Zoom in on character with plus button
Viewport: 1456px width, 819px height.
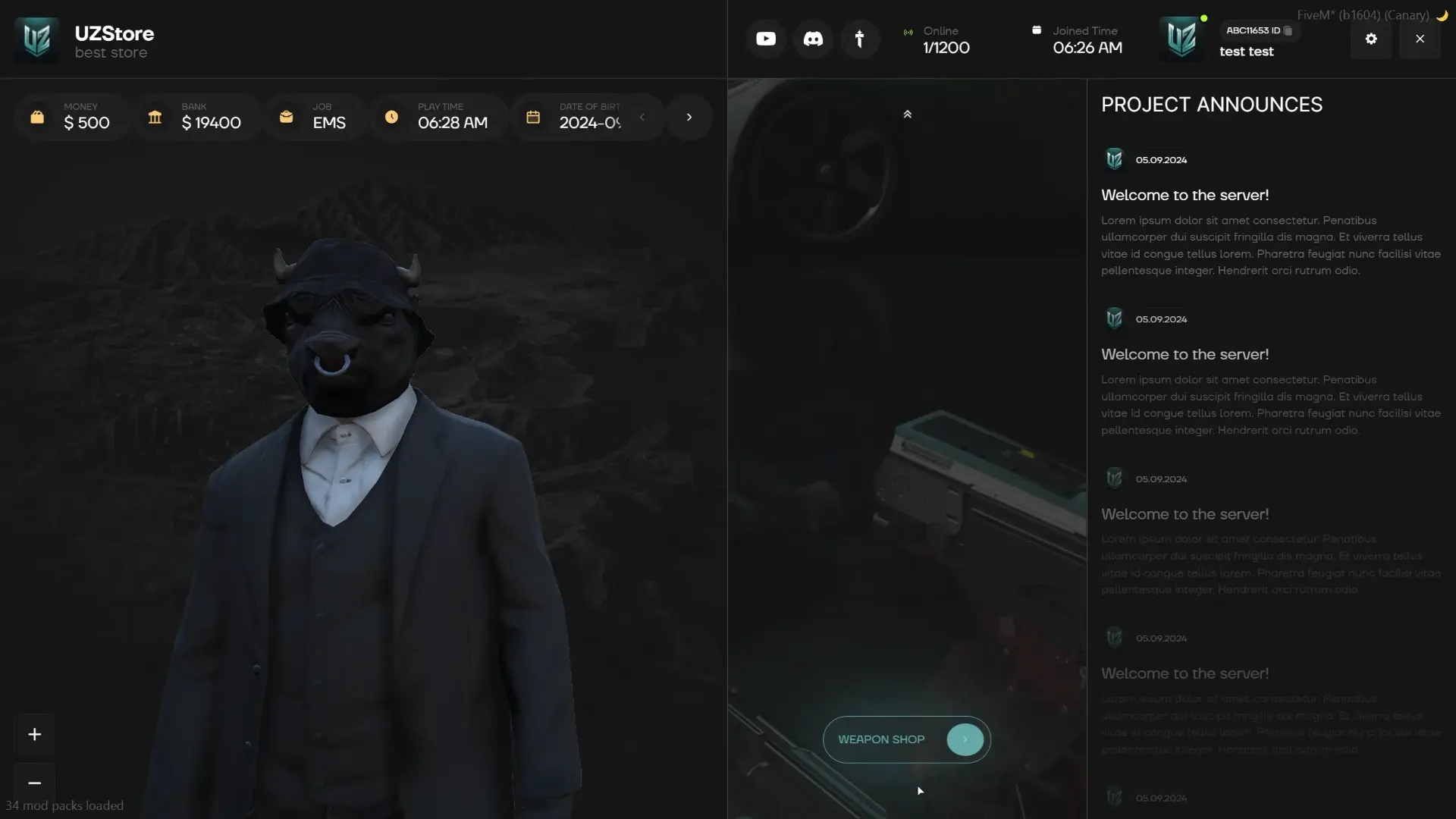tap(34, 734)
